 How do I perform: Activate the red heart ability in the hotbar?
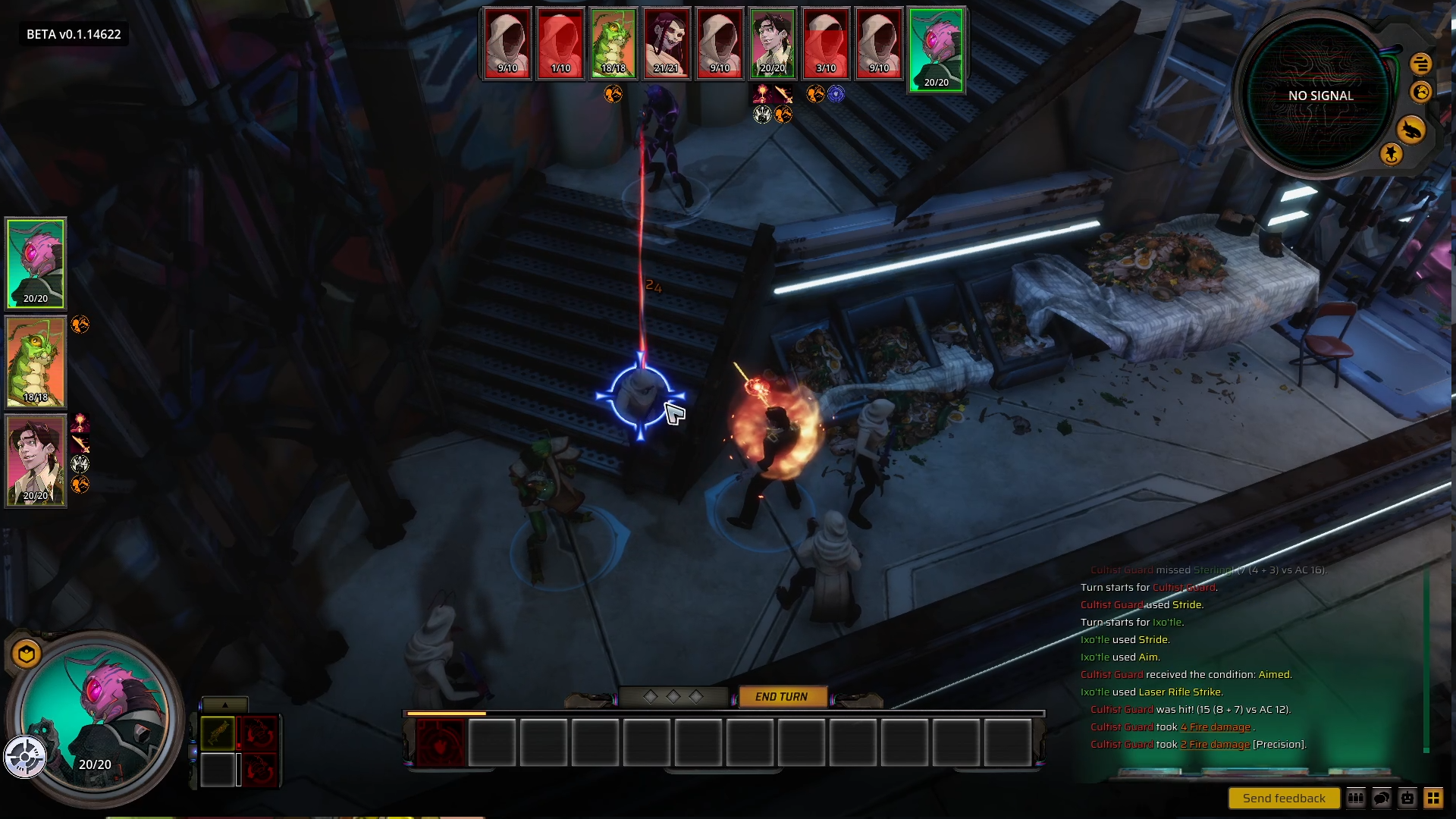tap(440, 744)
